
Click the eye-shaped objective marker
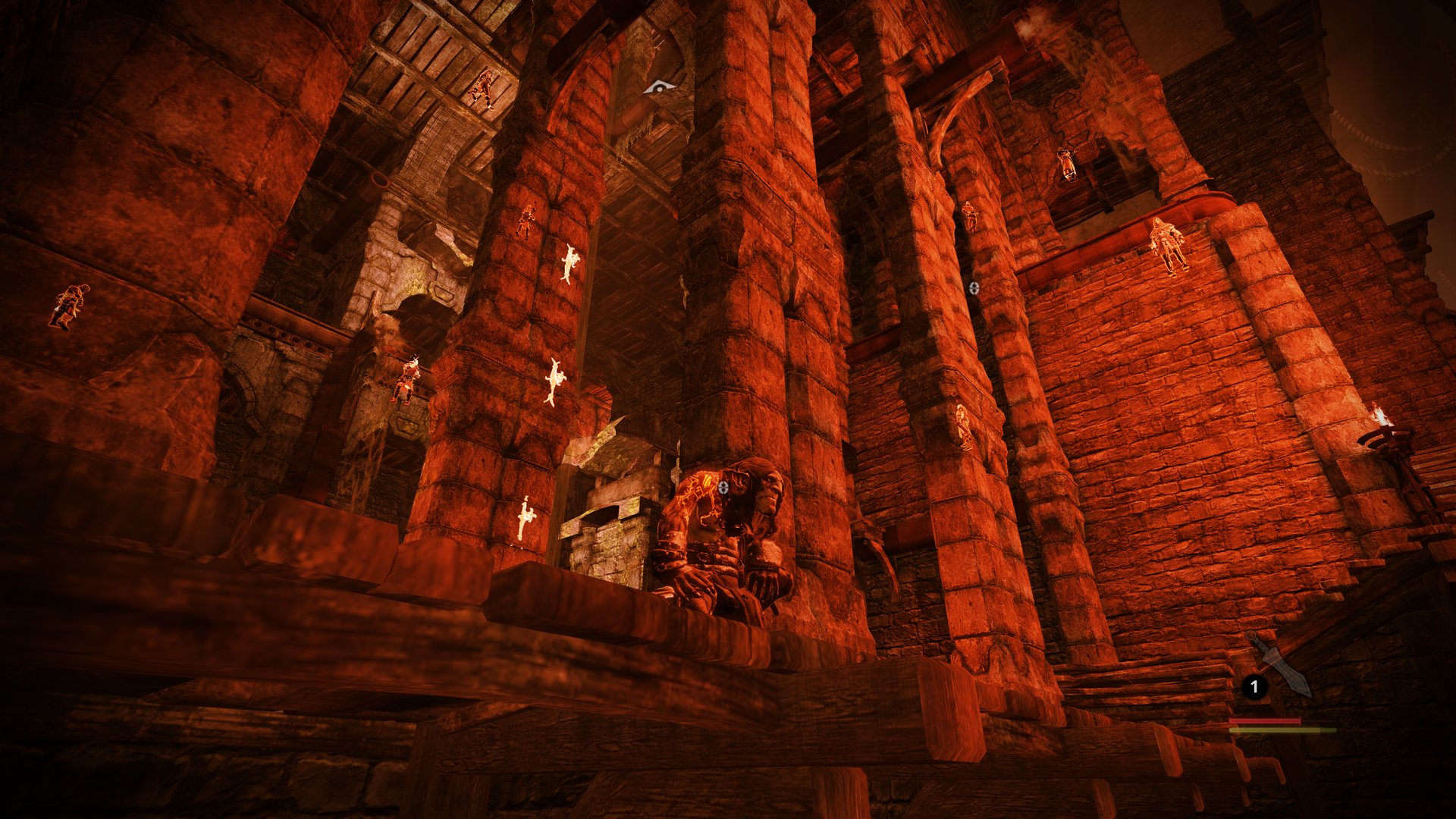[659, 88]
